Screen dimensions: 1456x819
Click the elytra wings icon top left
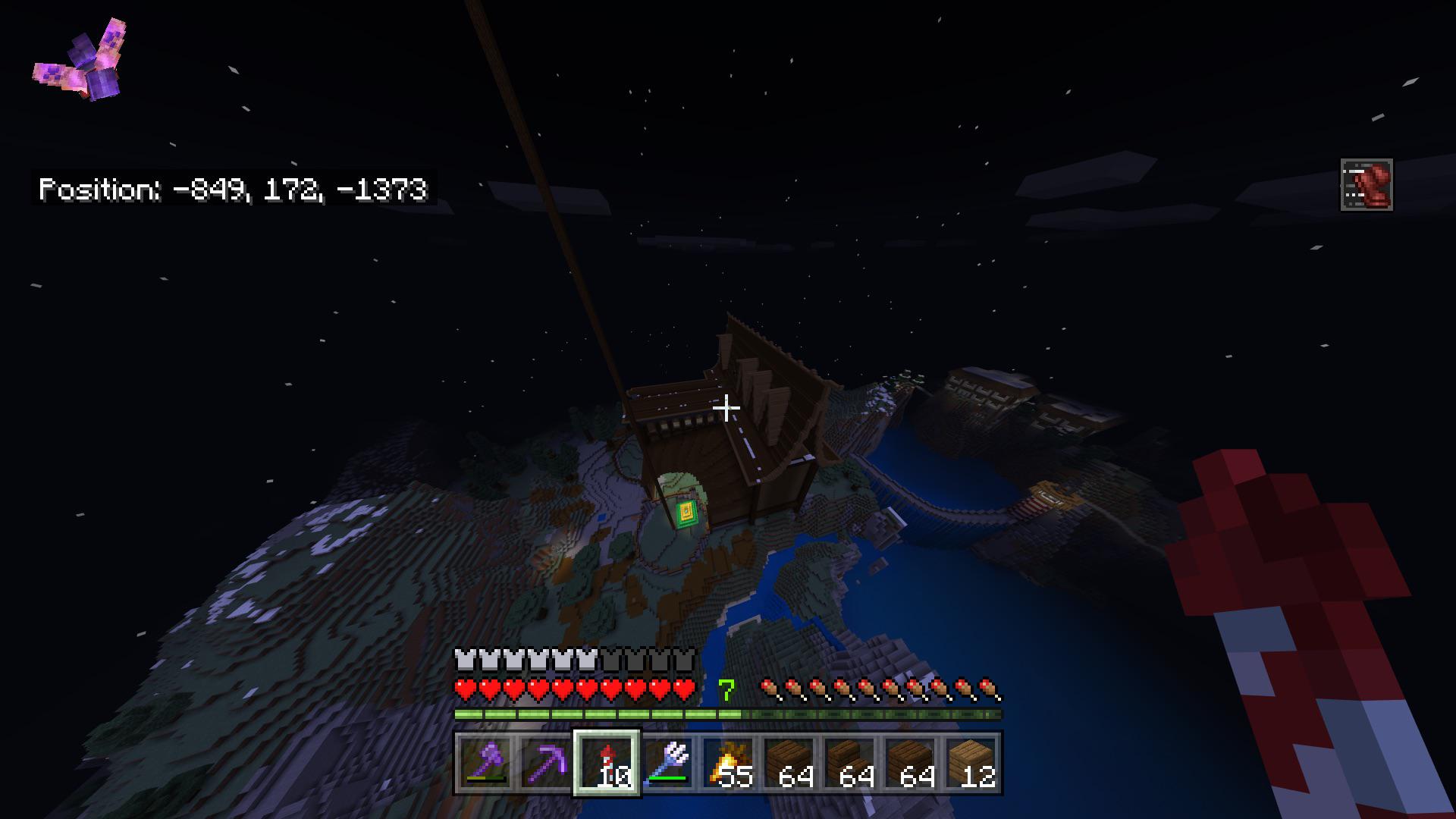click(80, 61)
